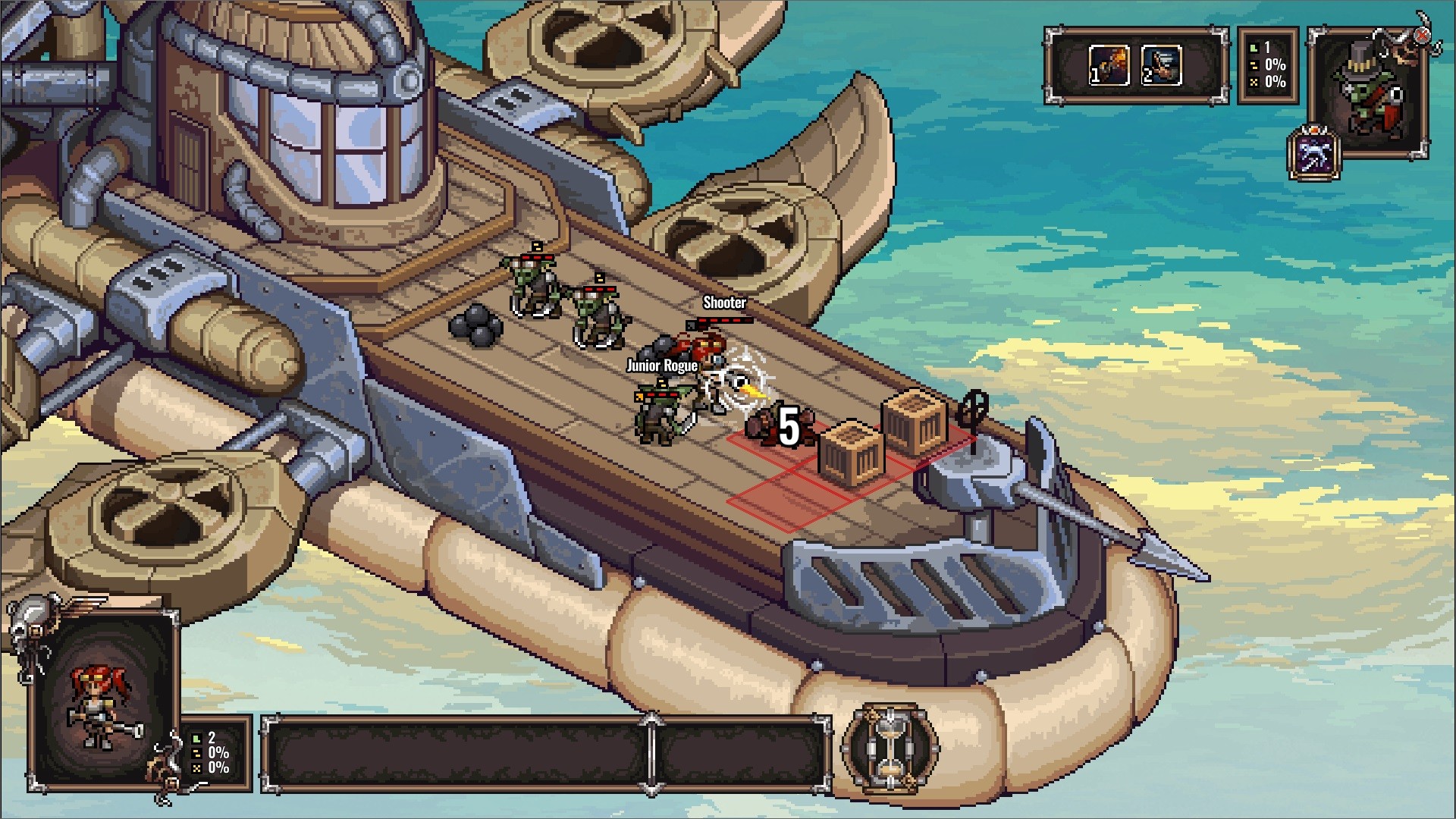Click the red-haired heroine portrait
This screenshot has height=819, width=1456.
pos(102,701)
